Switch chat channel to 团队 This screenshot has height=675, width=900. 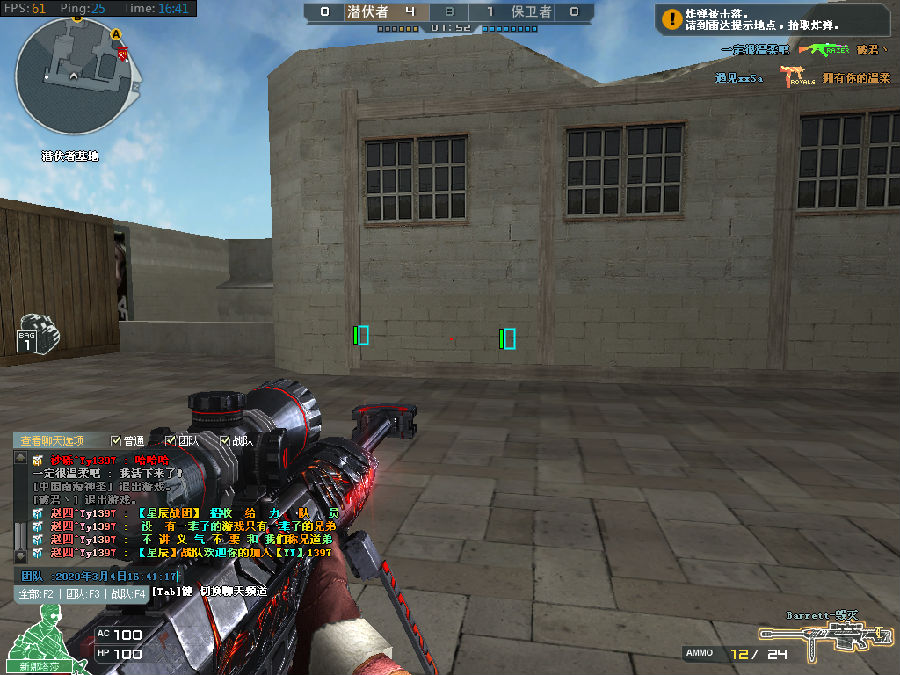pos(84,593)
